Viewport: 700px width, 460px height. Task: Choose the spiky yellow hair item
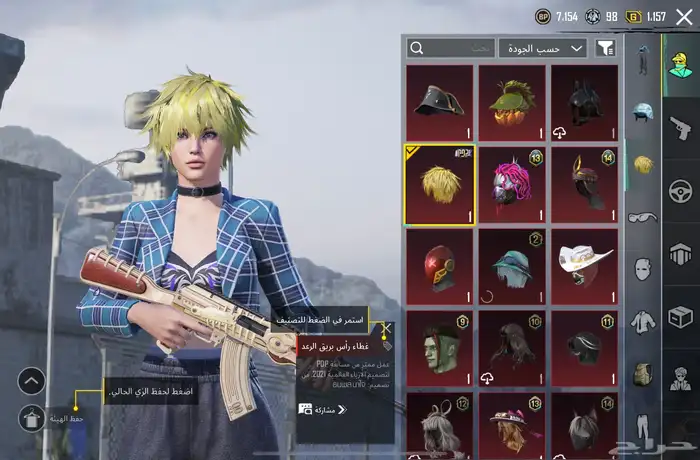tap(439, 184)
